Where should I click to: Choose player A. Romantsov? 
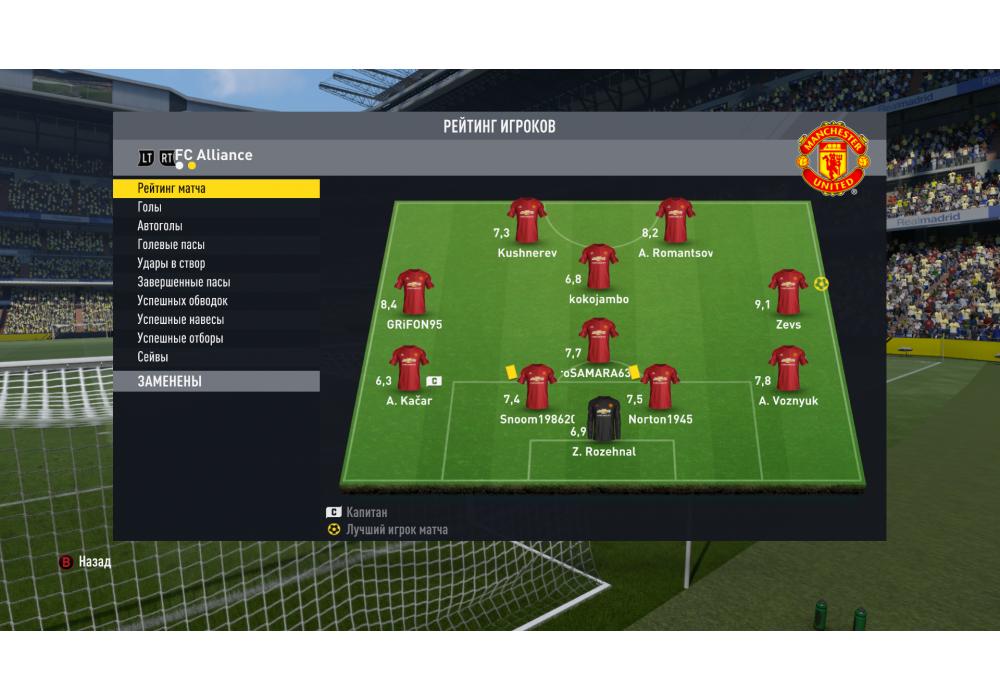tap(675, 221)
